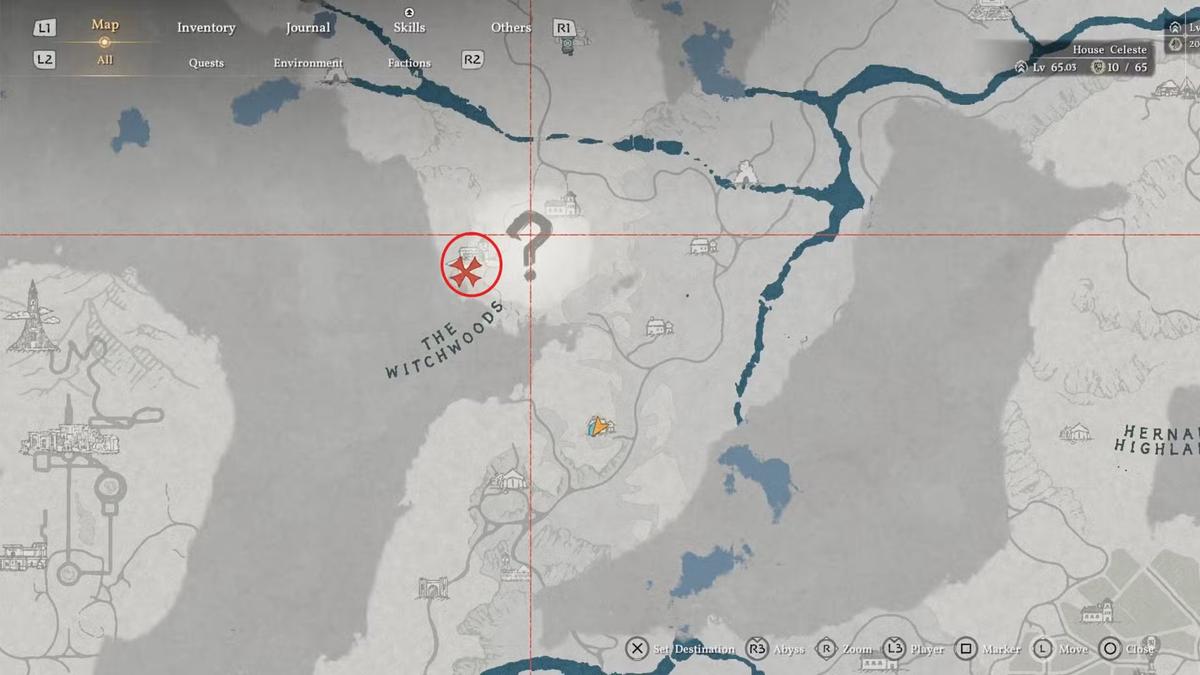Open the Journal tab
The image size is (1200, 675).
point(308,27)
